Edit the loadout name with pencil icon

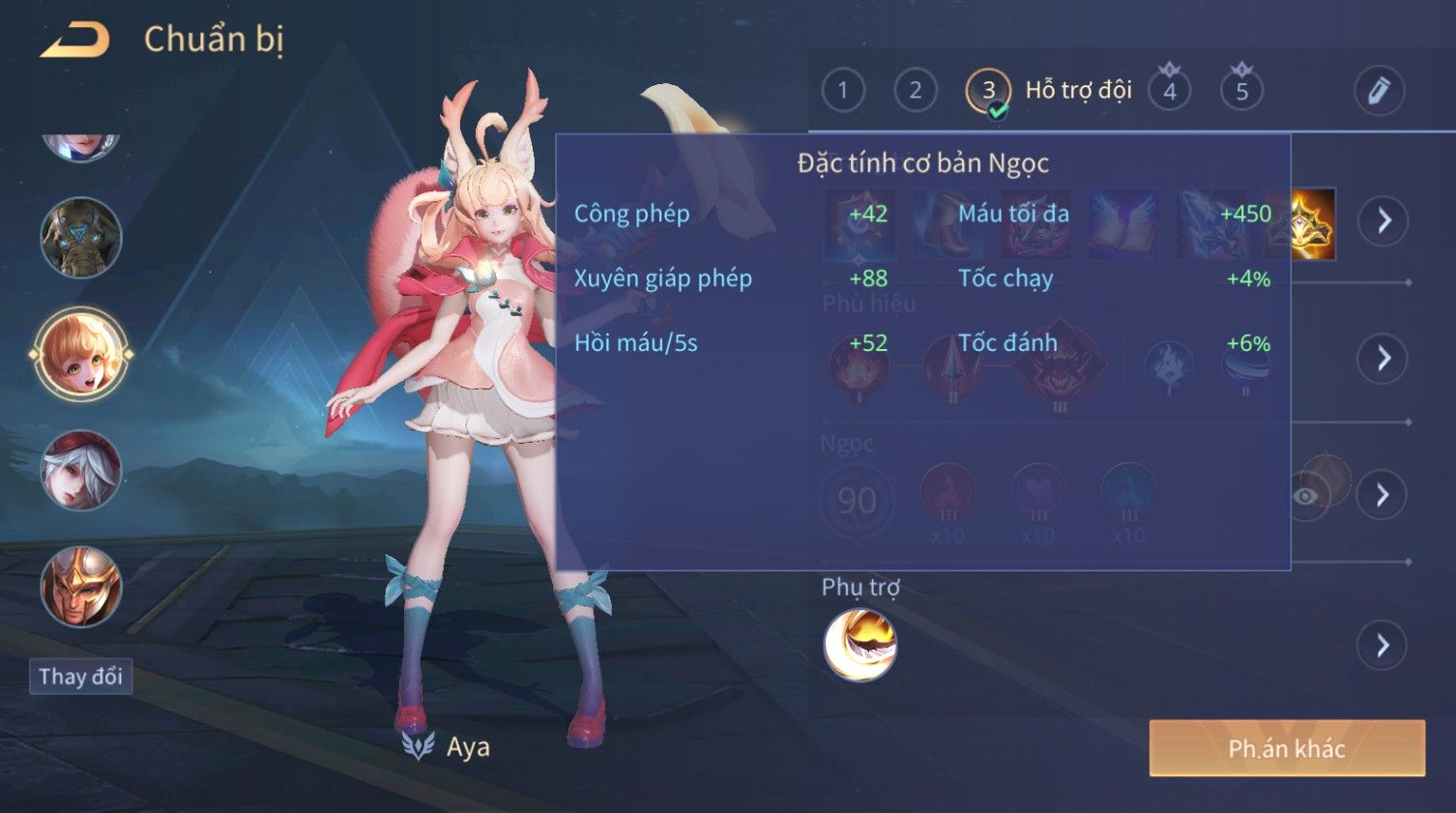click(x=1379, y=91)
